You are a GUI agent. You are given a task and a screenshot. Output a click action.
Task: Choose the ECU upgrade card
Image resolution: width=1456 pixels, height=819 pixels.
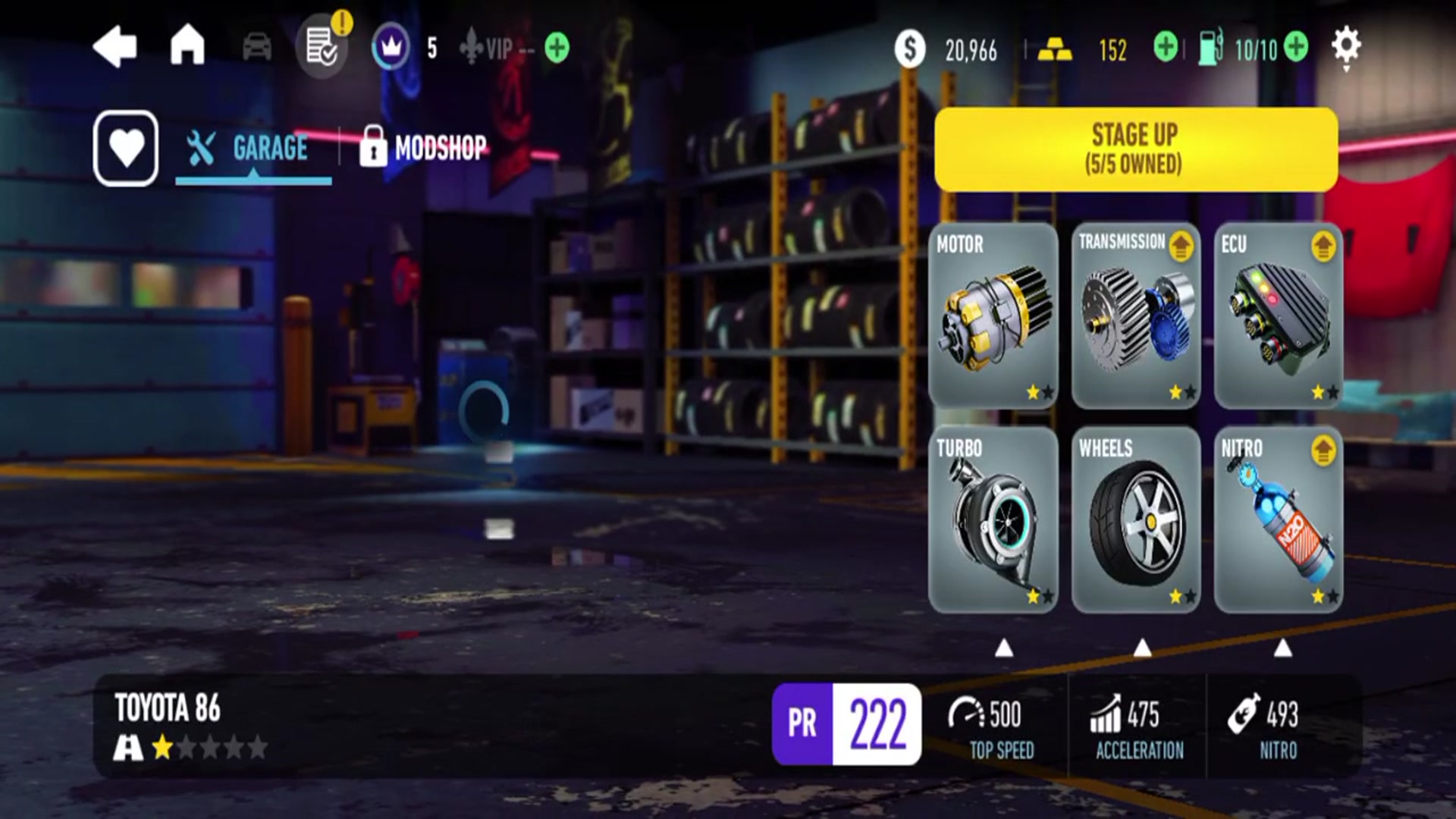click(x=1278, y=315)
